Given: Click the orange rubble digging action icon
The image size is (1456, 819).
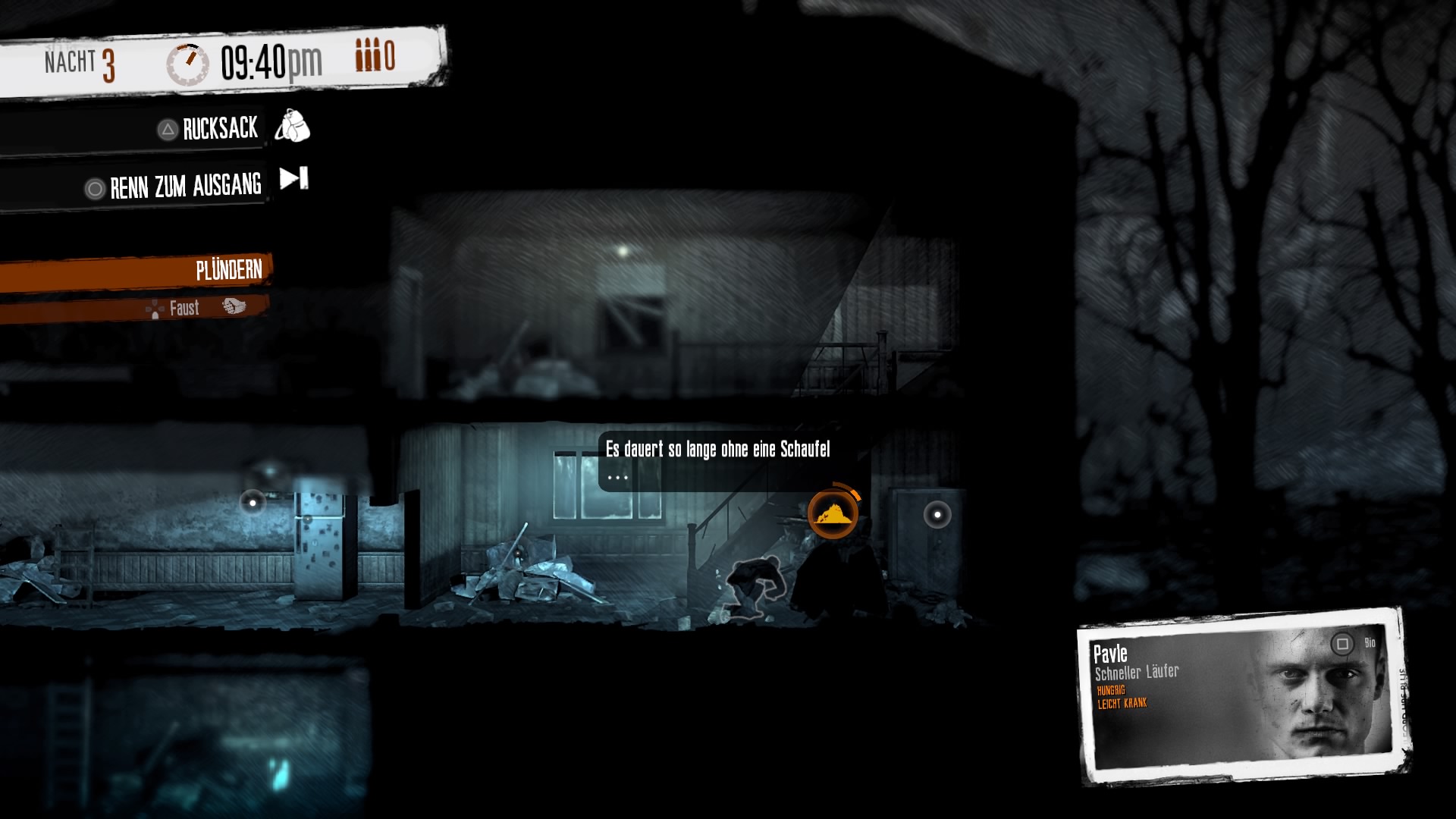Looking at the screenshot, I should pyautogui.click(x=833, y=515).
